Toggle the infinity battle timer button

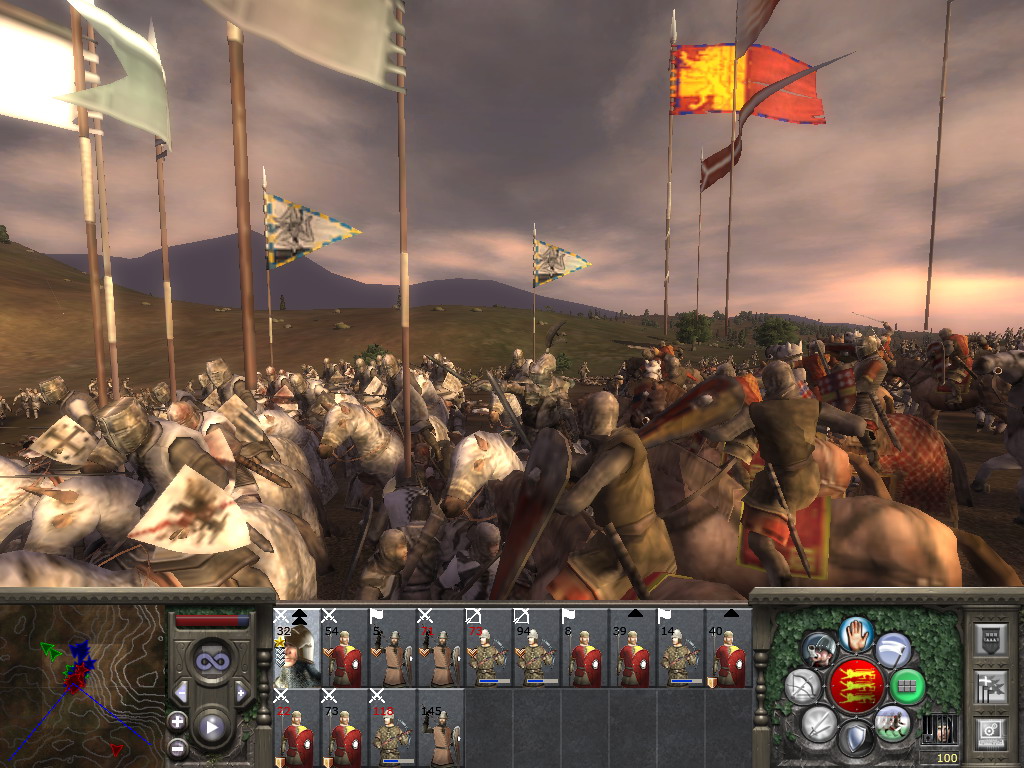[x=212, y=661]
